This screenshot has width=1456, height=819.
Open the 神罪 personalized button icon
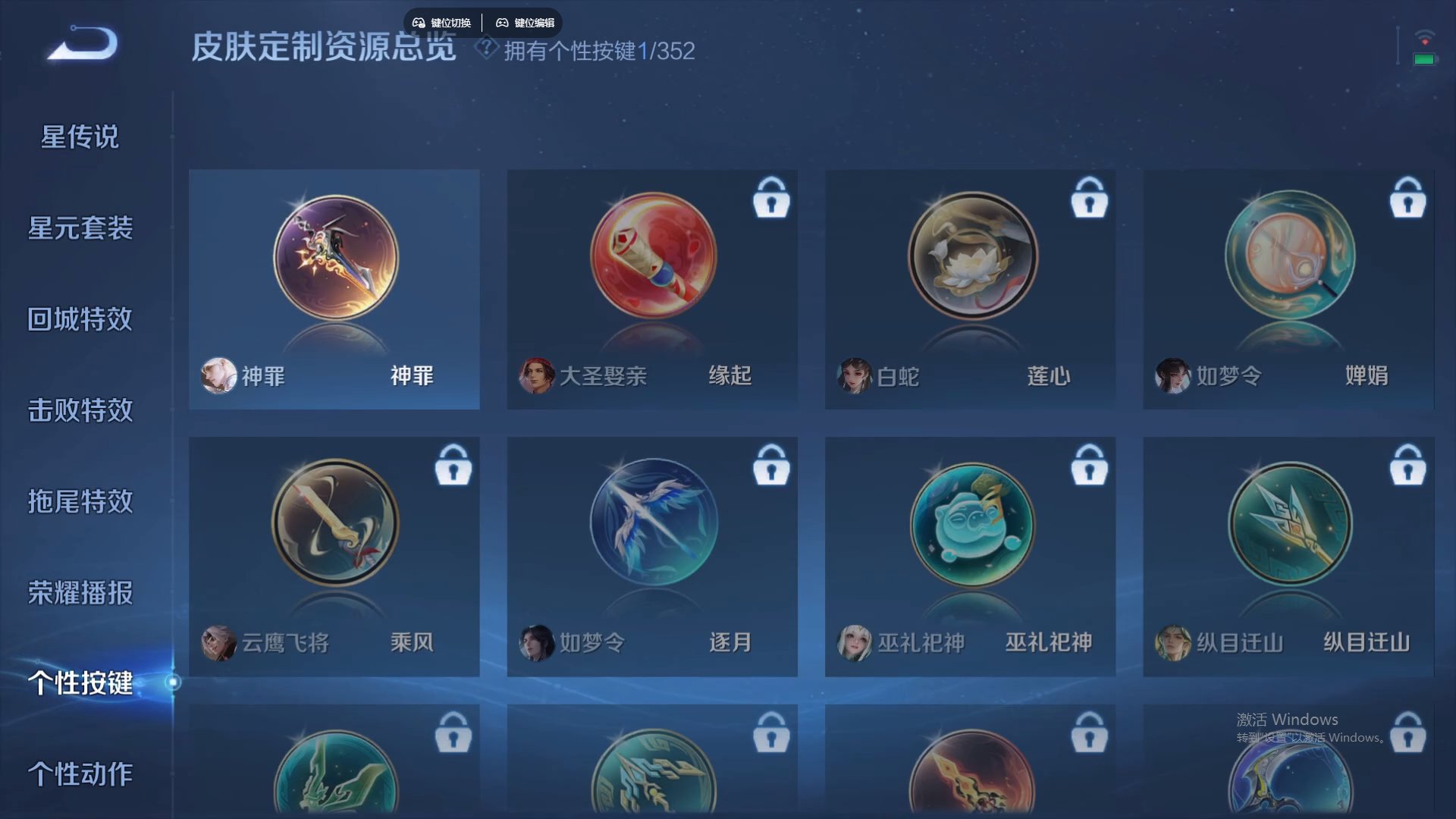coord(334,258)
